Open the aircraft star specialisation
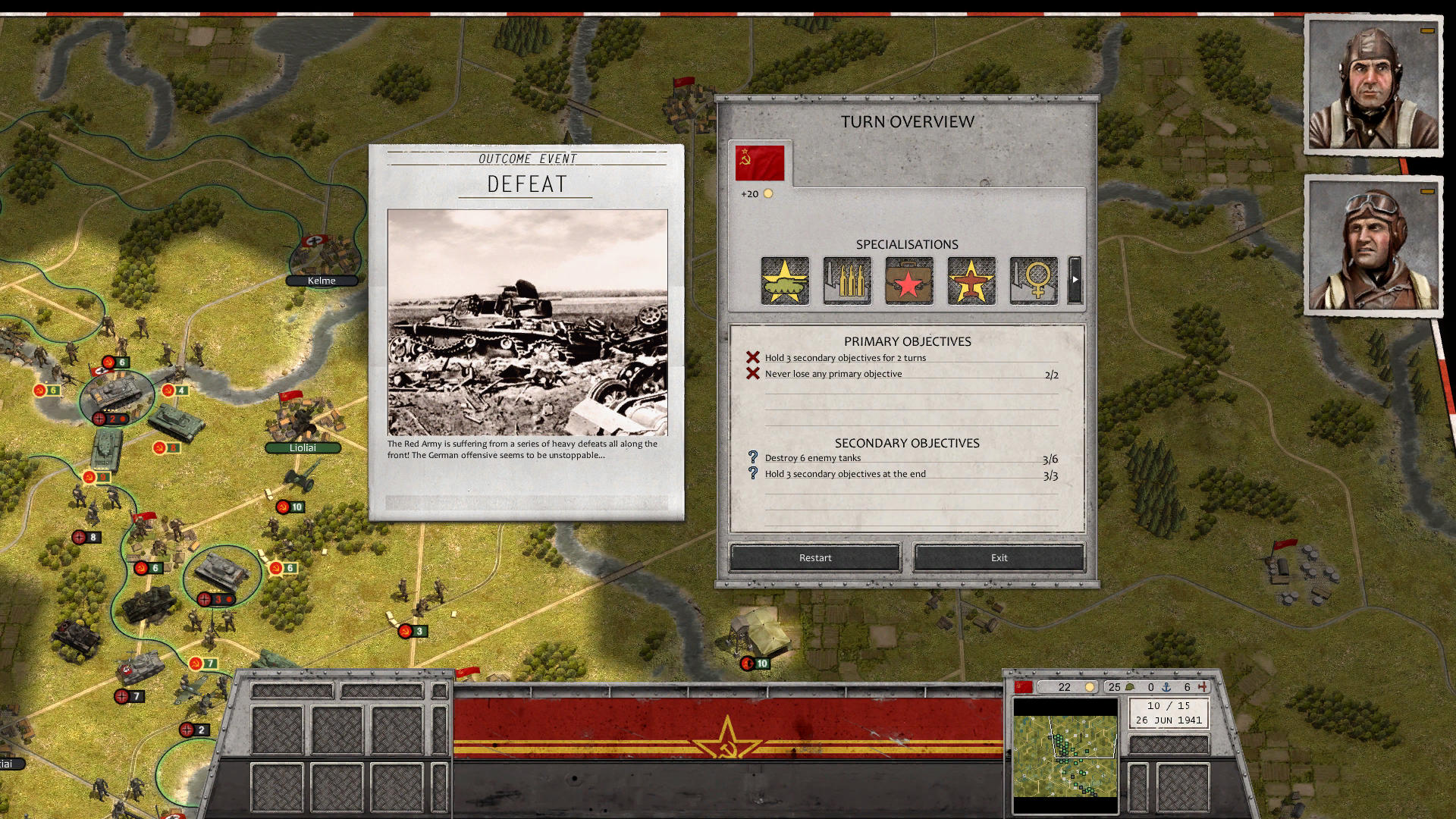Viewport: 1456px width, 819px height. [971, 281]
